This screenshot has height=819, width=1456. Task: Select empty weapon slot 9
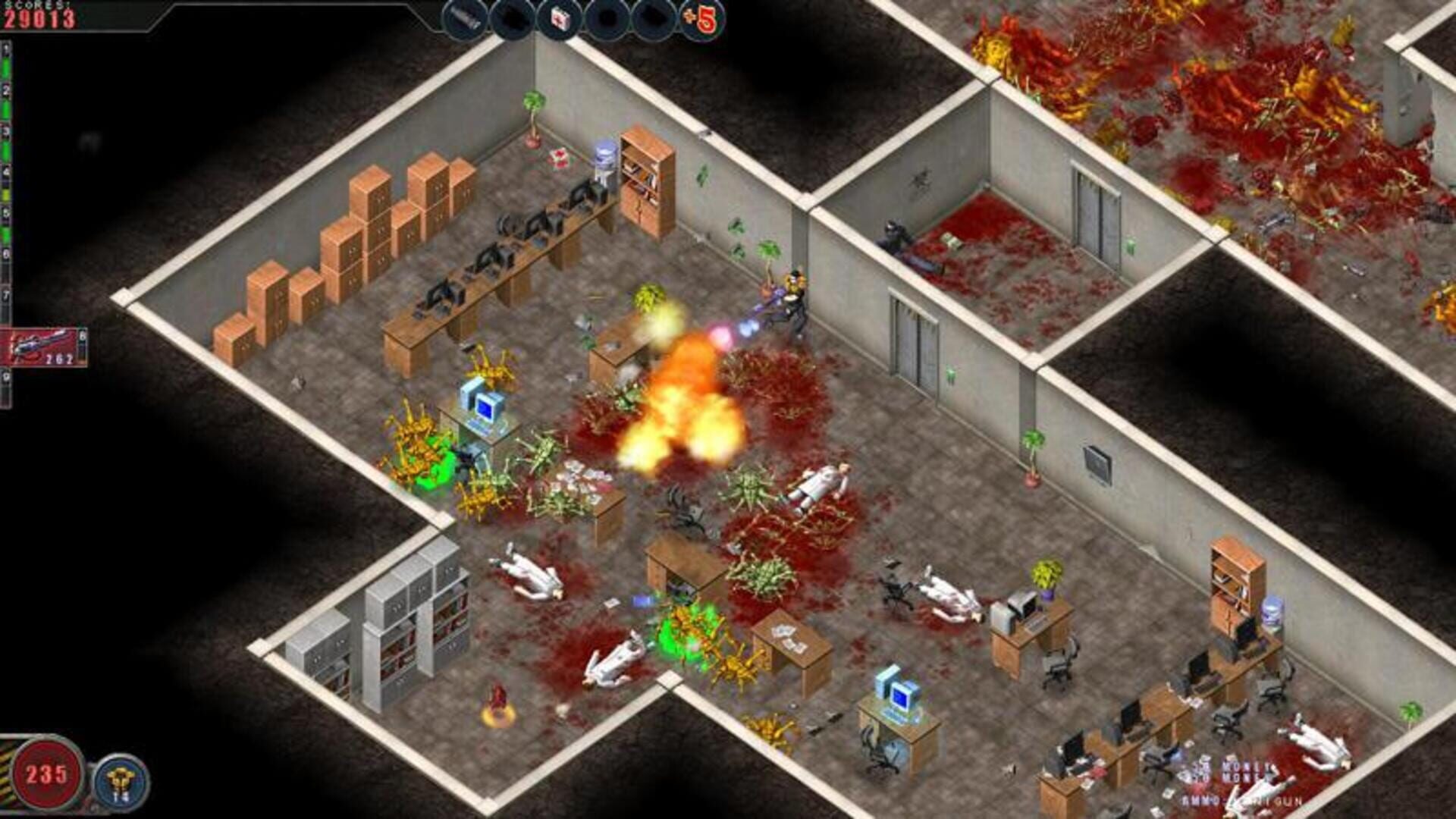coord(8,378)
